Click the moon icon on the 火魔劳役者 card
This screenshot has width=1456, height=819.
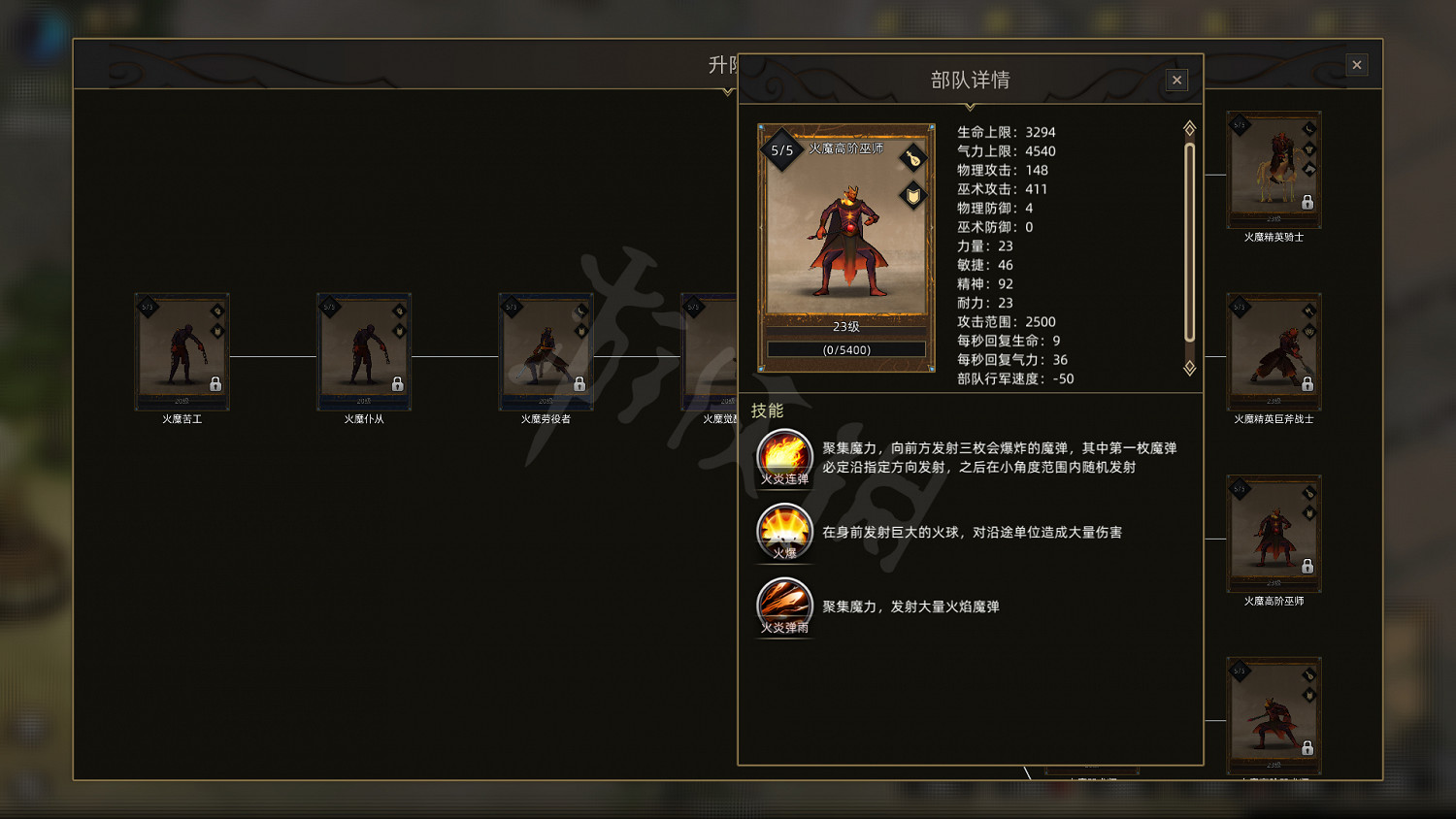580,311
